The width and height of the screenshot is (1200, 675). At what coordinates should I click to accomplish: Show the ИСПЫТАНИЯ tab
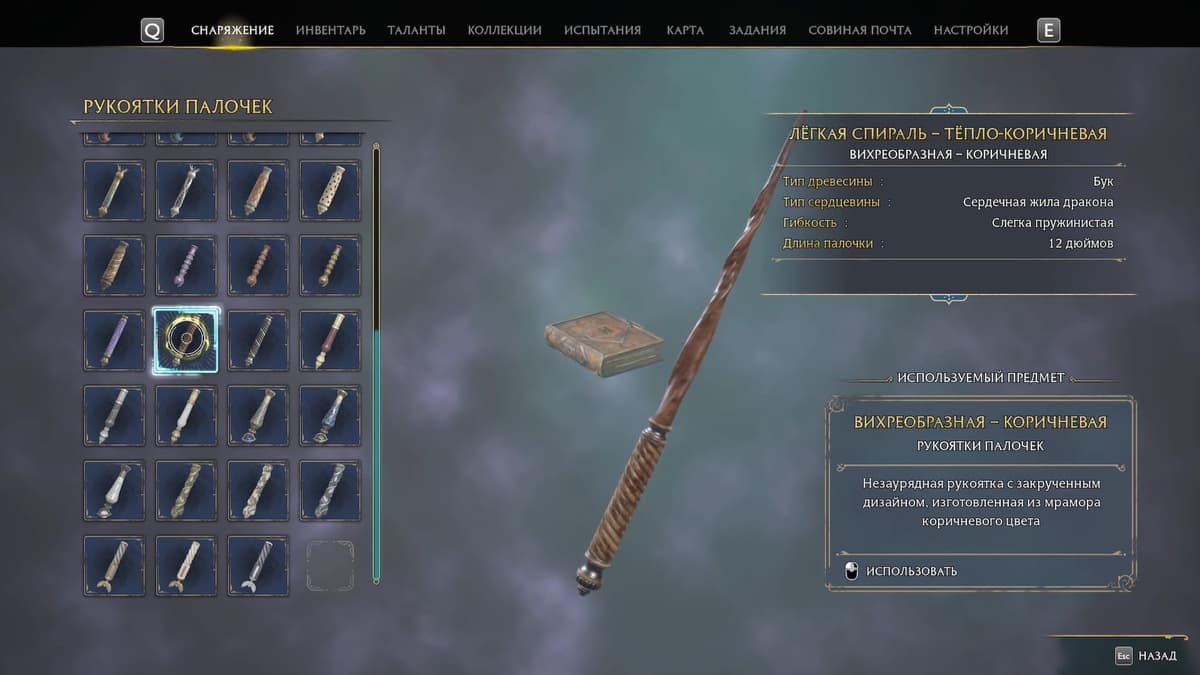(x=602, y=30)
